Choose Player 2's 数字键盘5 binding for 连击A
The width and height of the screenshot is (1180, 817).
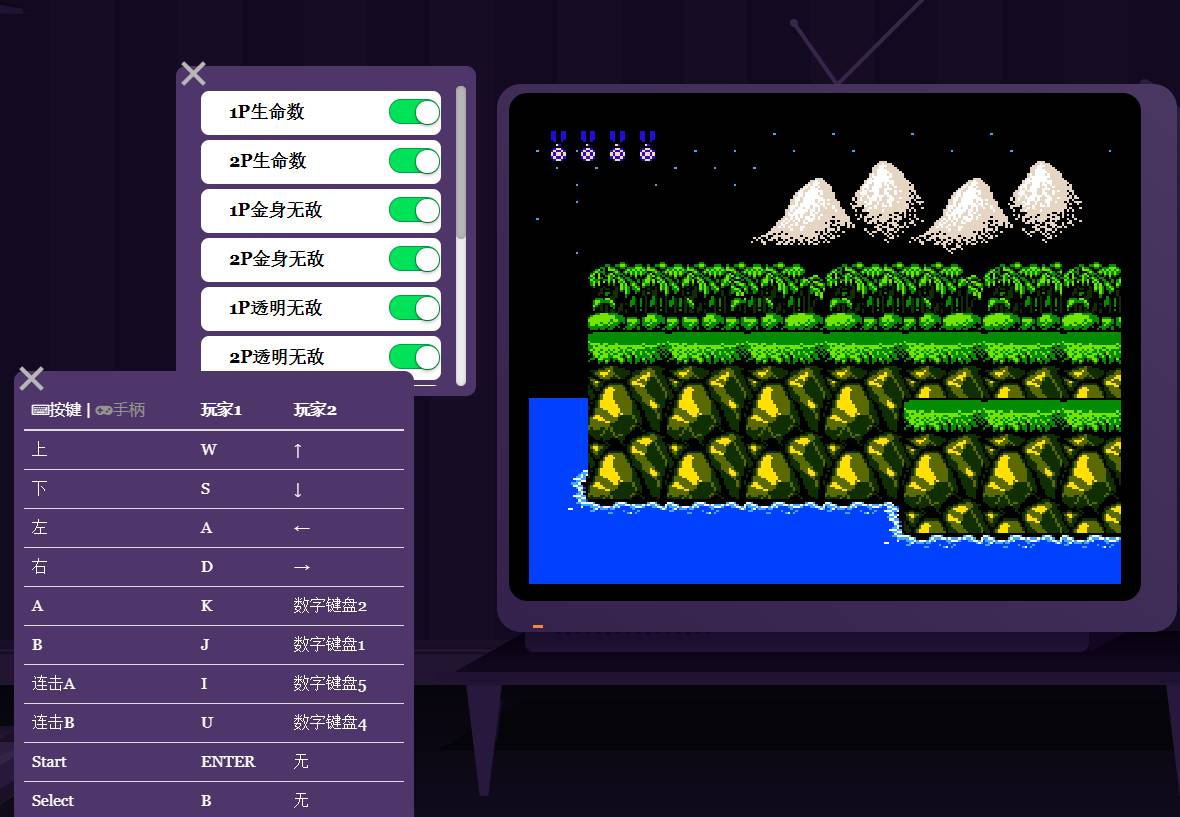(x=330, y=684)
